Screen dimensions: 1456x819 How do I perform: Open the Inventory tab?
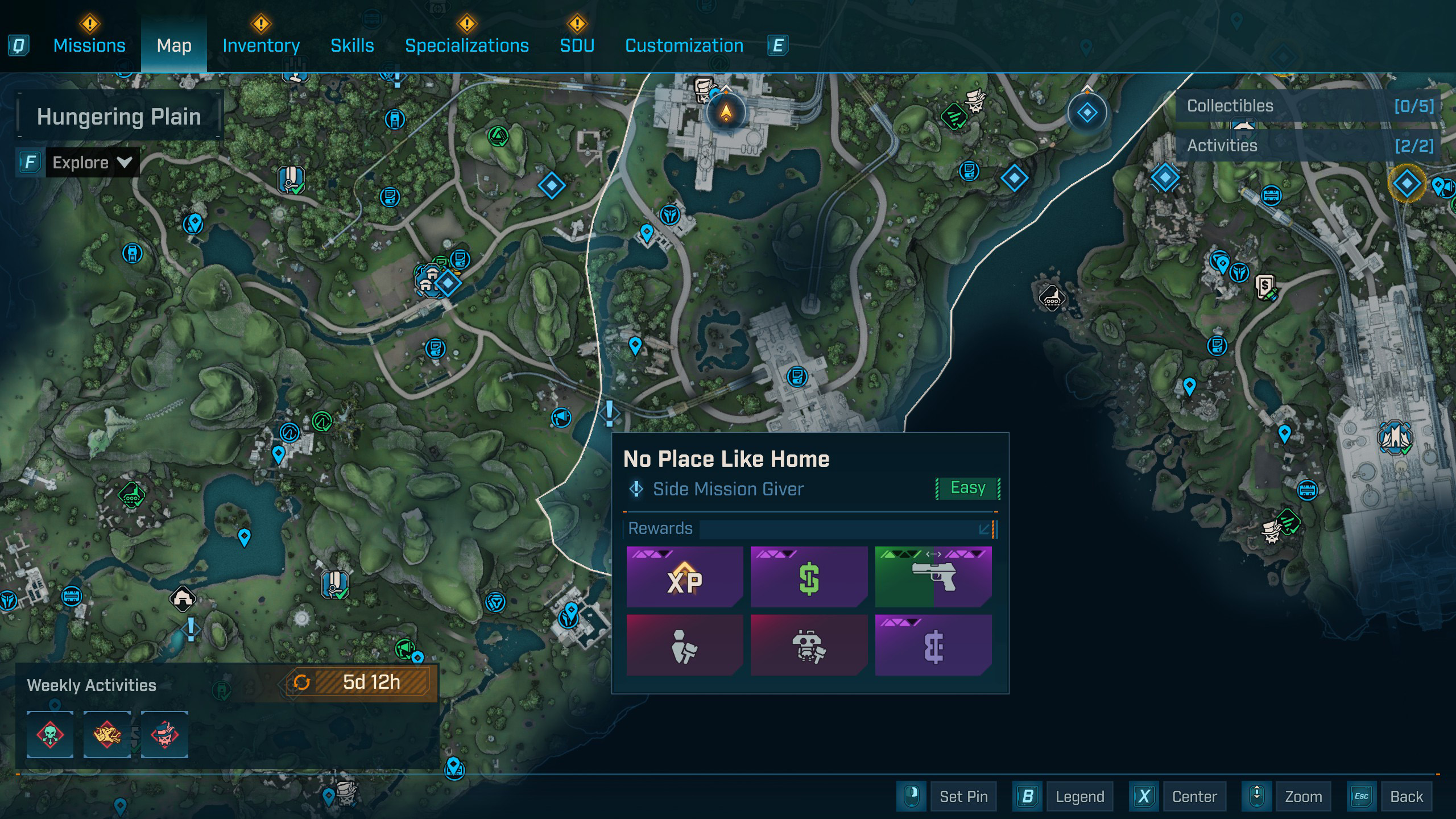(x=261, y=45)
